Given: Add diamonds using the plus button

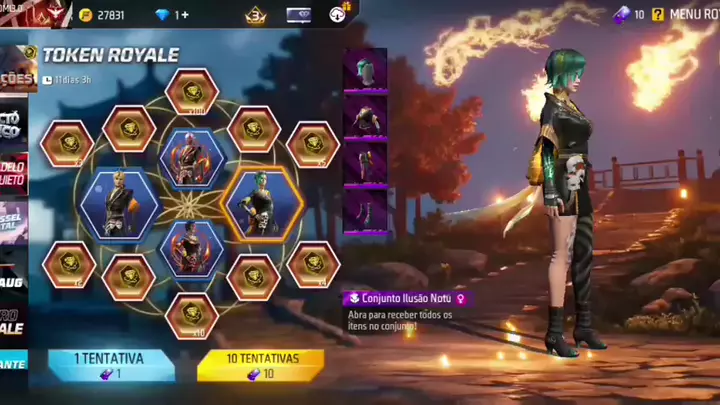Looking at the screenshot, I should point(183,15).
